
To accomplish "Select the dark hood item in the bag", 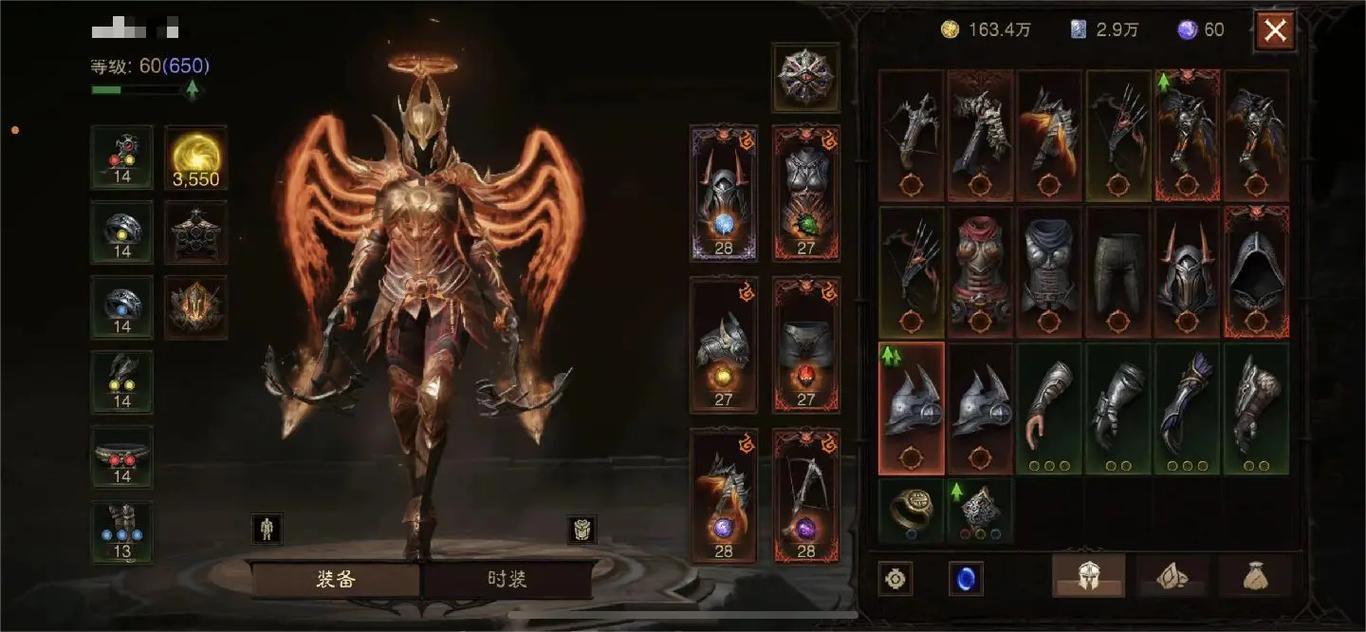I will click(x=1256, y=271).
